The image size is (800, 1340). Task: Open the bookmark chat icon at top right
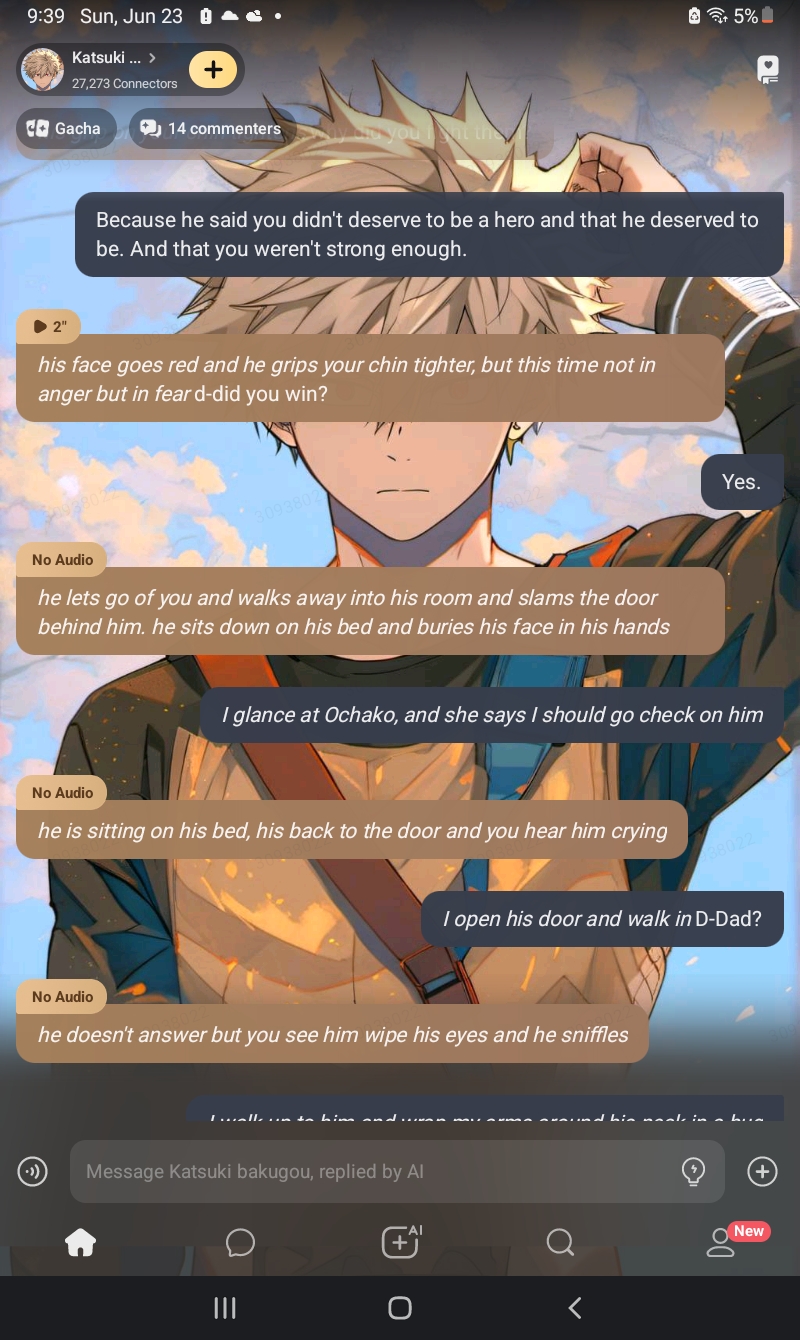(x=767, y=69)
